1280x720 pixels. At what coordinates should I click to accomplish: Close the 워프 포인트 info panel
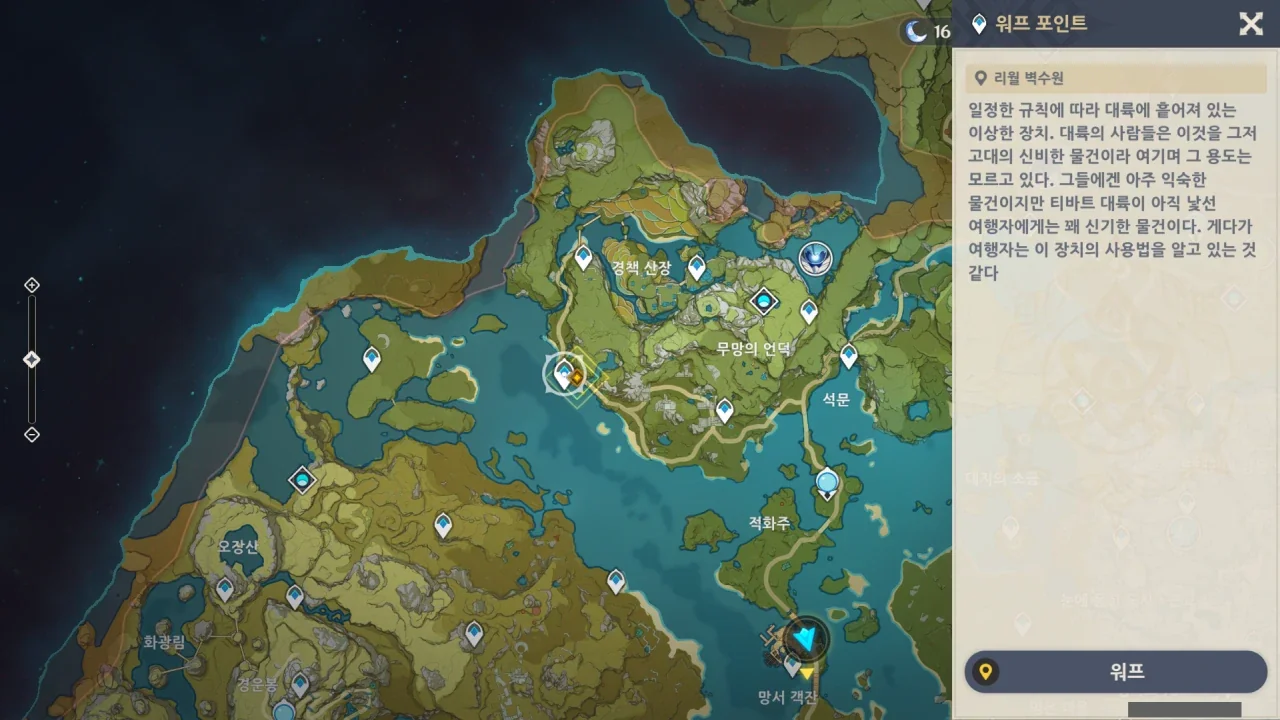(1251, 24)
